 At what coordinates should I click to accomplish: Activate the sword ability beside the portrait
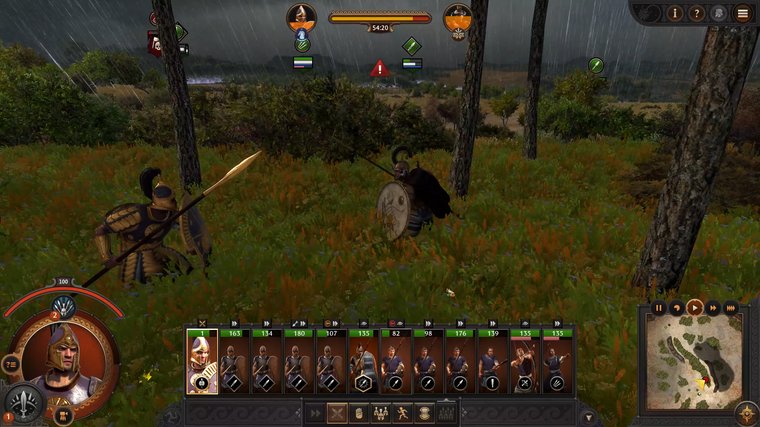(23, 400)
